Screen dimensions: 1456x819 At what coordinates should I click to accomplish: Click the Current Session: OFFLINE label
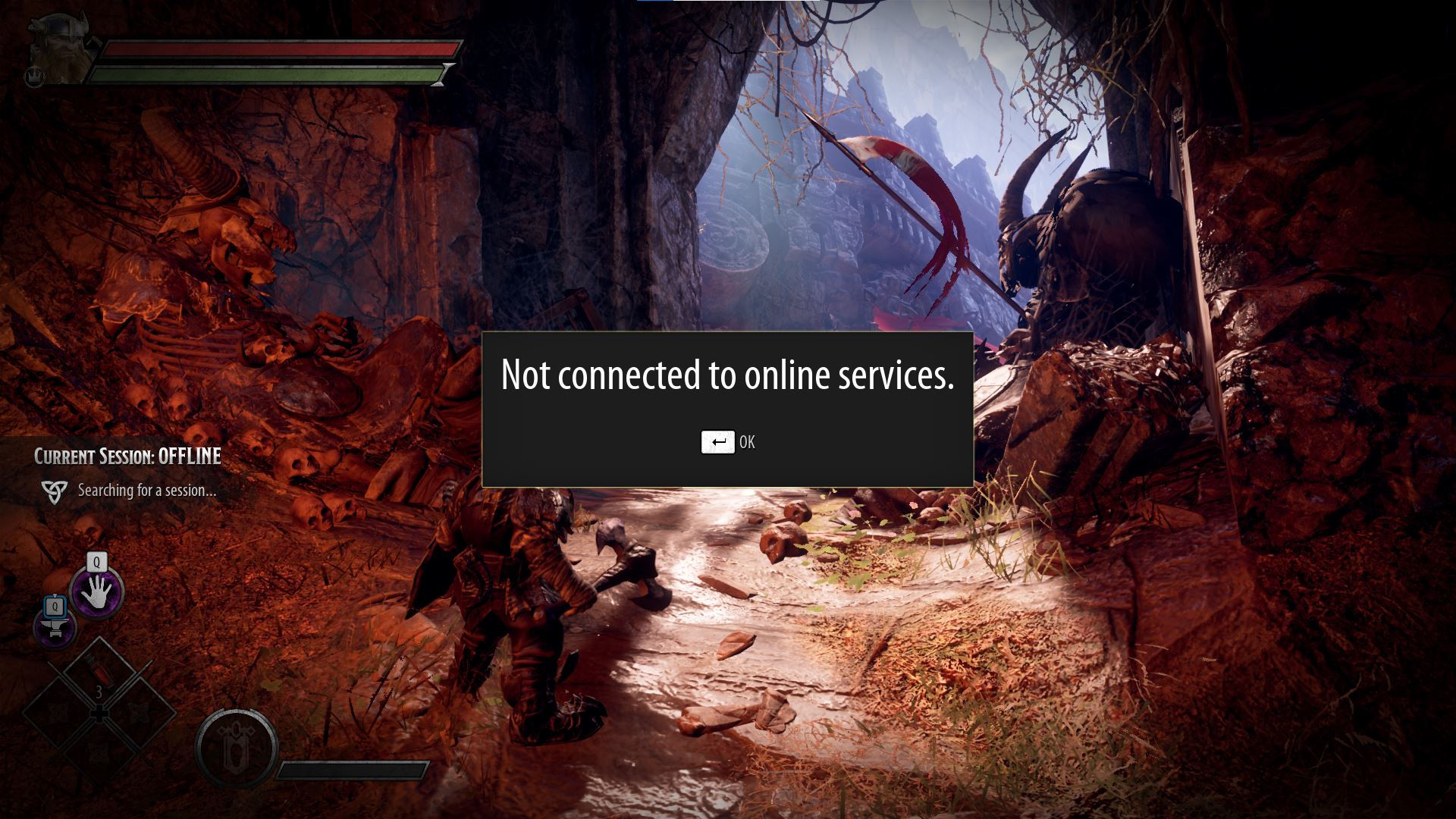pyautogui.click(x=126, y=457)
